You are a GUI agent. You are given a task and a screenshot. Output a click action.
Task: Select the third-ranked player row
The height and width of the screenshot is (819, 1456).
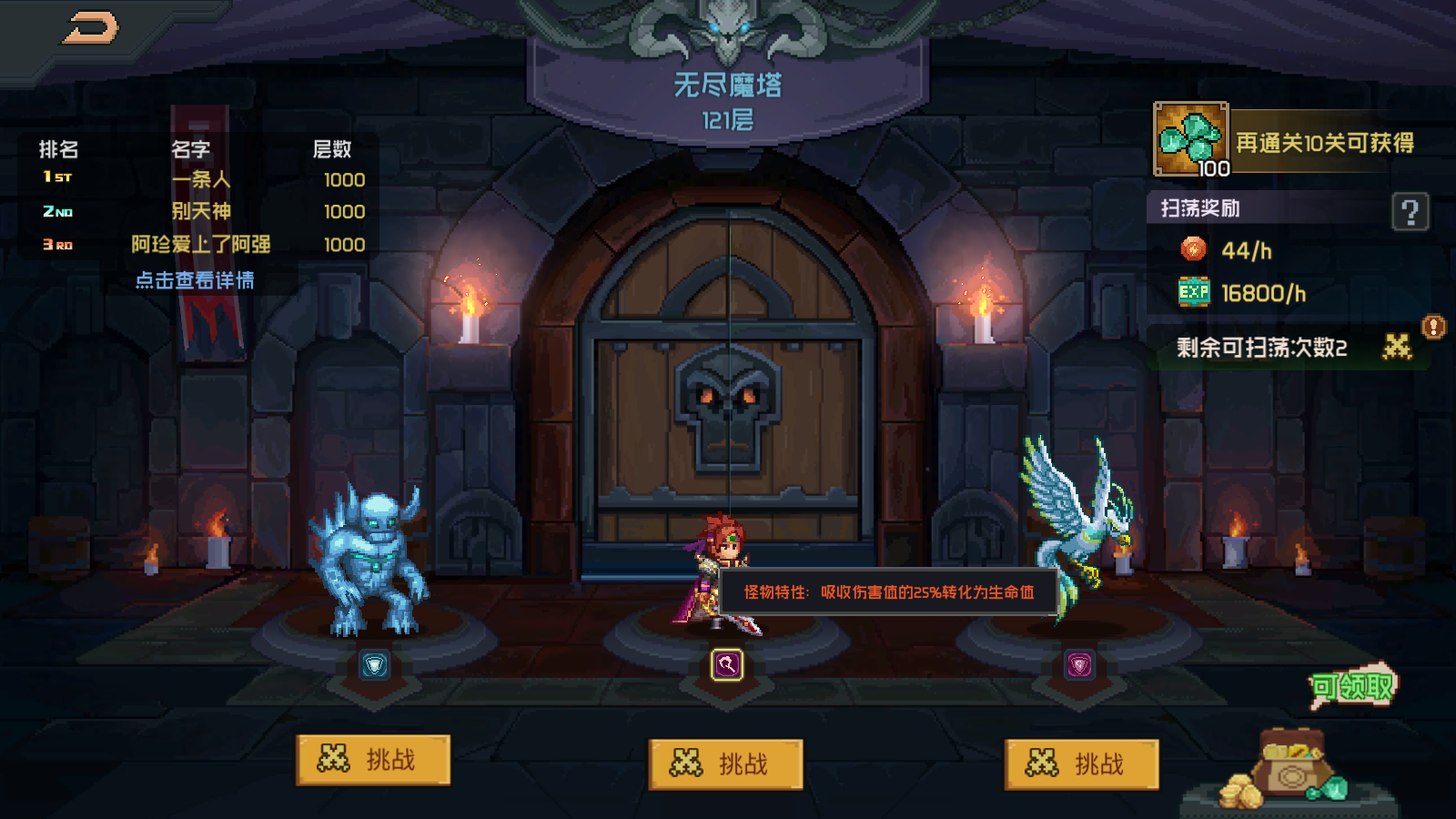click(x=201, y=244)
